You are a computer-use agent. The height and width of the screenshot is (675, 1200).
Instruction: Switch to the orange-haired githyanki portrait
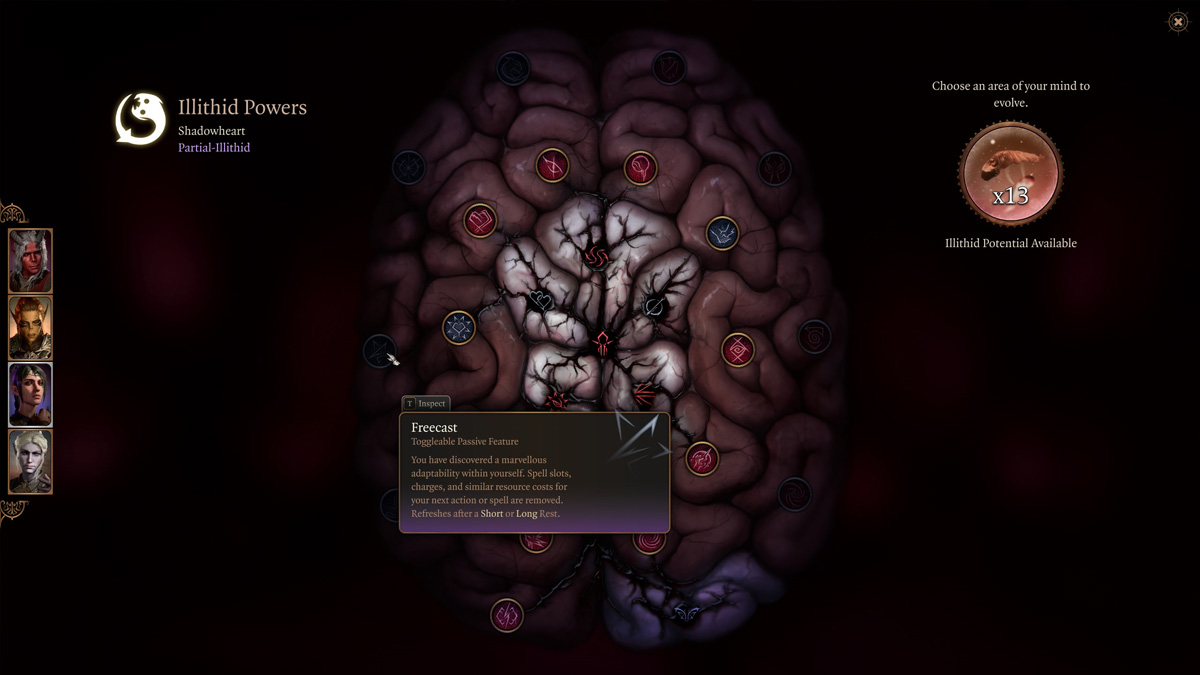[x=31, y=328]
